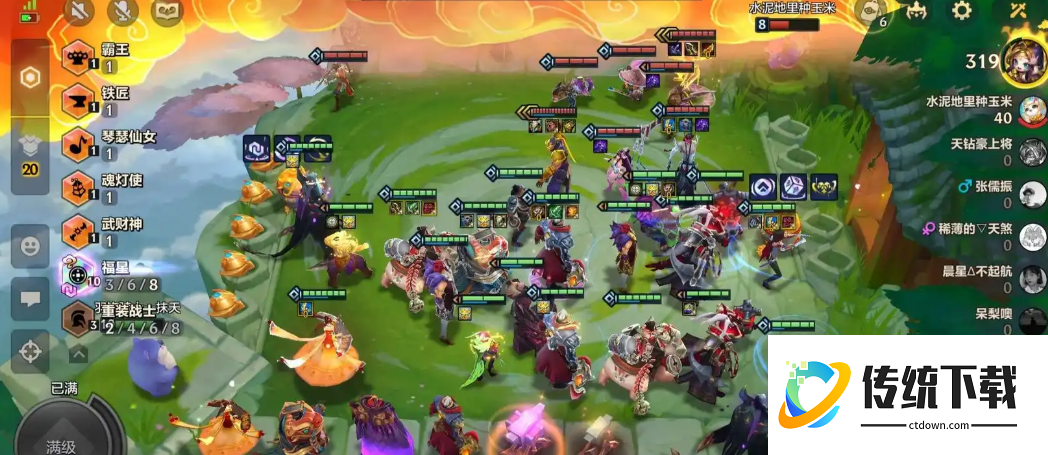Select the hexagon trait panel tab
The image size is (1048, 455).
pyautogui.click(x=30, y=78)
